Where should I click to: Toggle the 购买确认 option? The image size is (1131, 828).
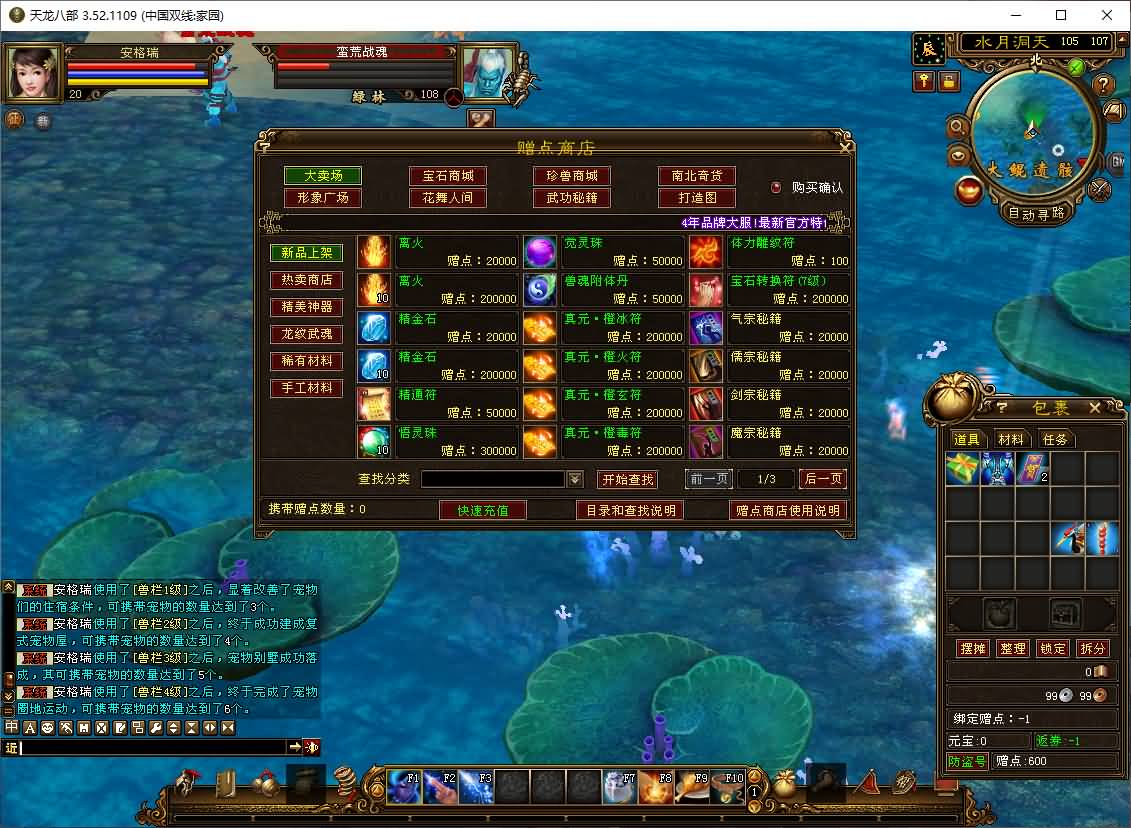776,187
